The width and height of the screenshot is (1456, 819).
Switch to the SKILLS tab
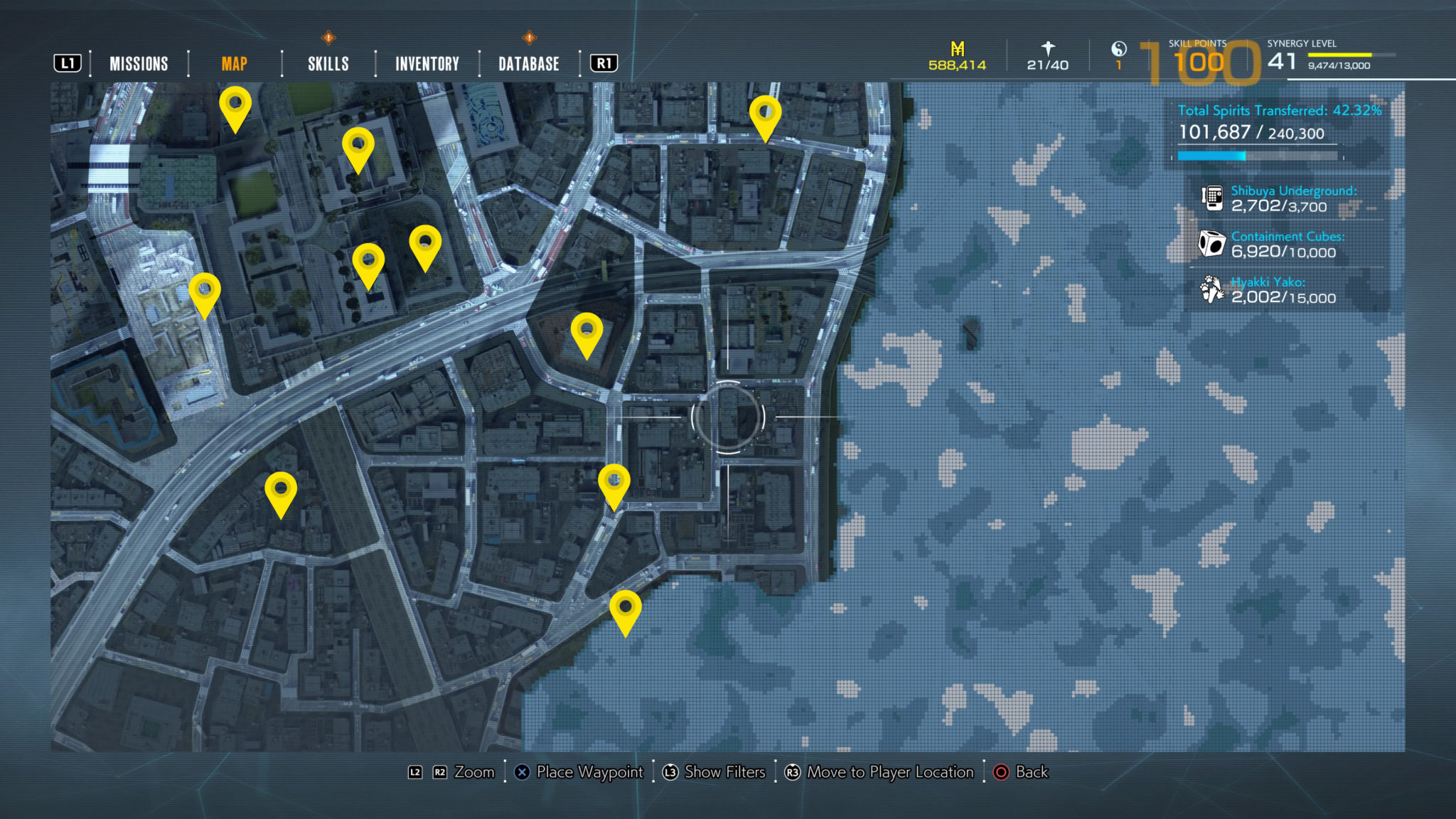pyautogui.click(x=327, y=63)
